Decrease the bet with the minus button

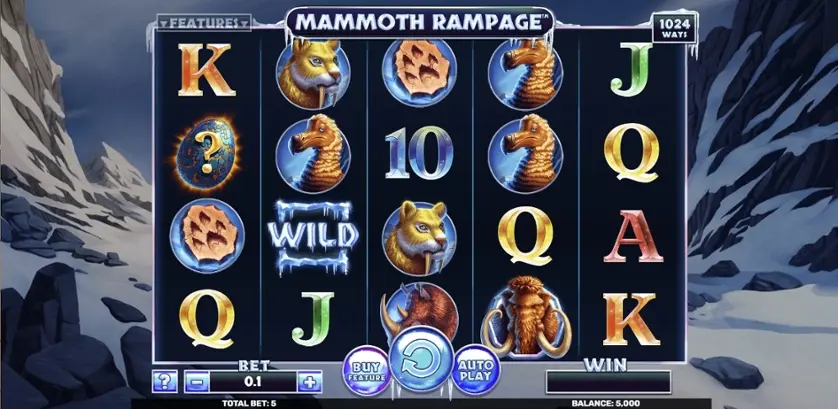pos(197,381)
